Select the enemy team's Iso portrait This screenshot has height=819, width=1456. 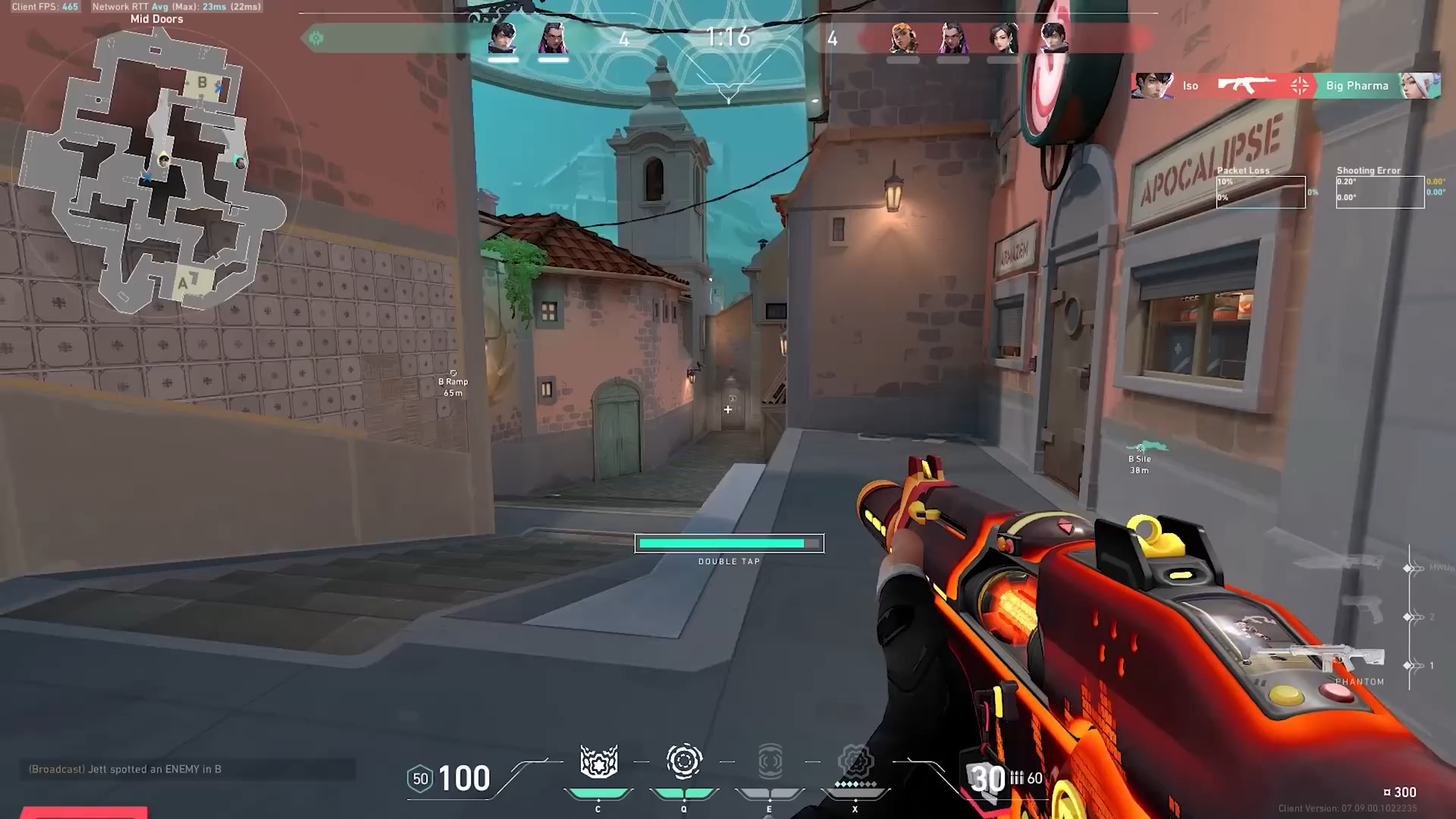(1053, 38)
